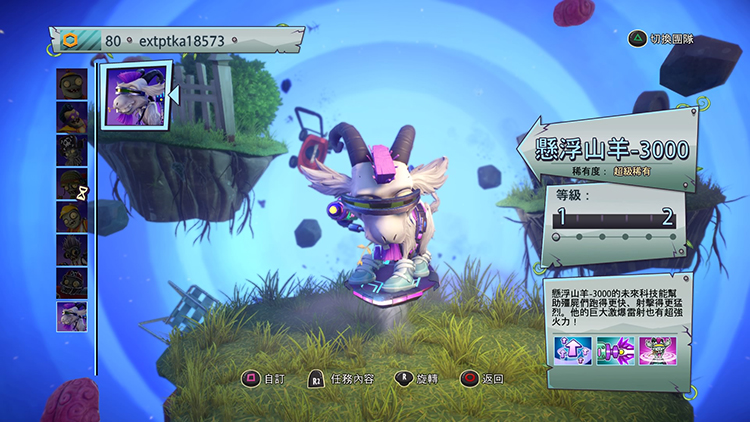
Task: Choose the small goat thumbnail in the class list
Action: 72,316
